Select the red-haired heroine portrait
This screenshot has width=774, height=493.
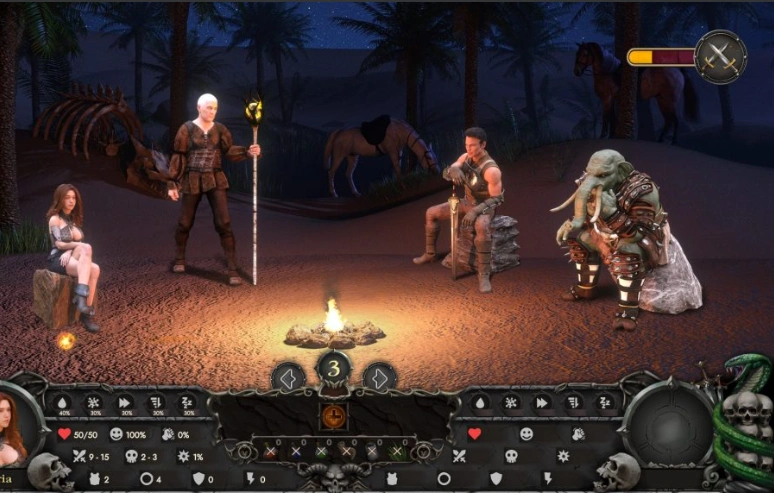[14, 432]
